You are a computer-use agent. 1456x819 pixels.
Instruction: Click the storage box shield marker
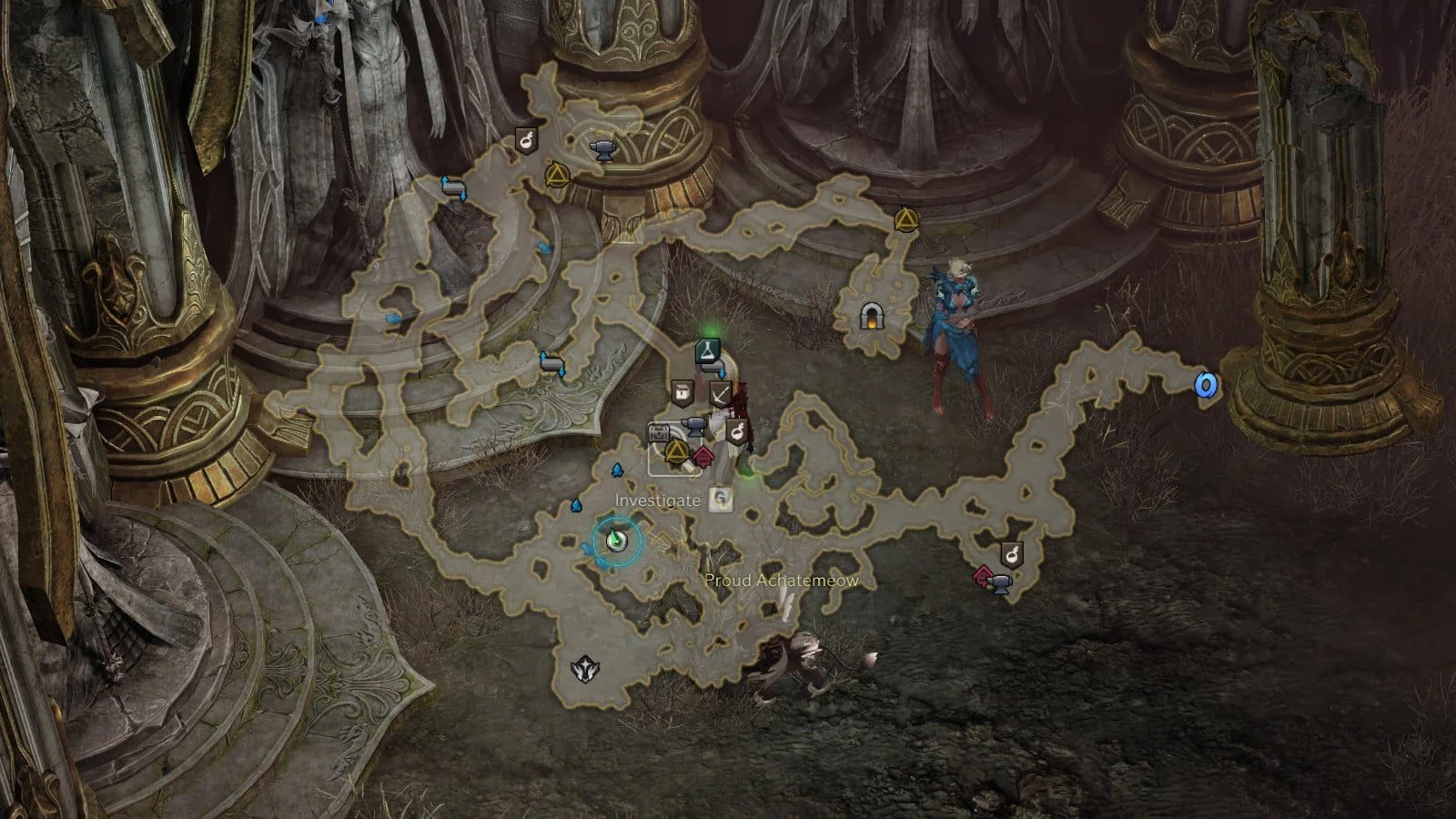coord(682,392)
